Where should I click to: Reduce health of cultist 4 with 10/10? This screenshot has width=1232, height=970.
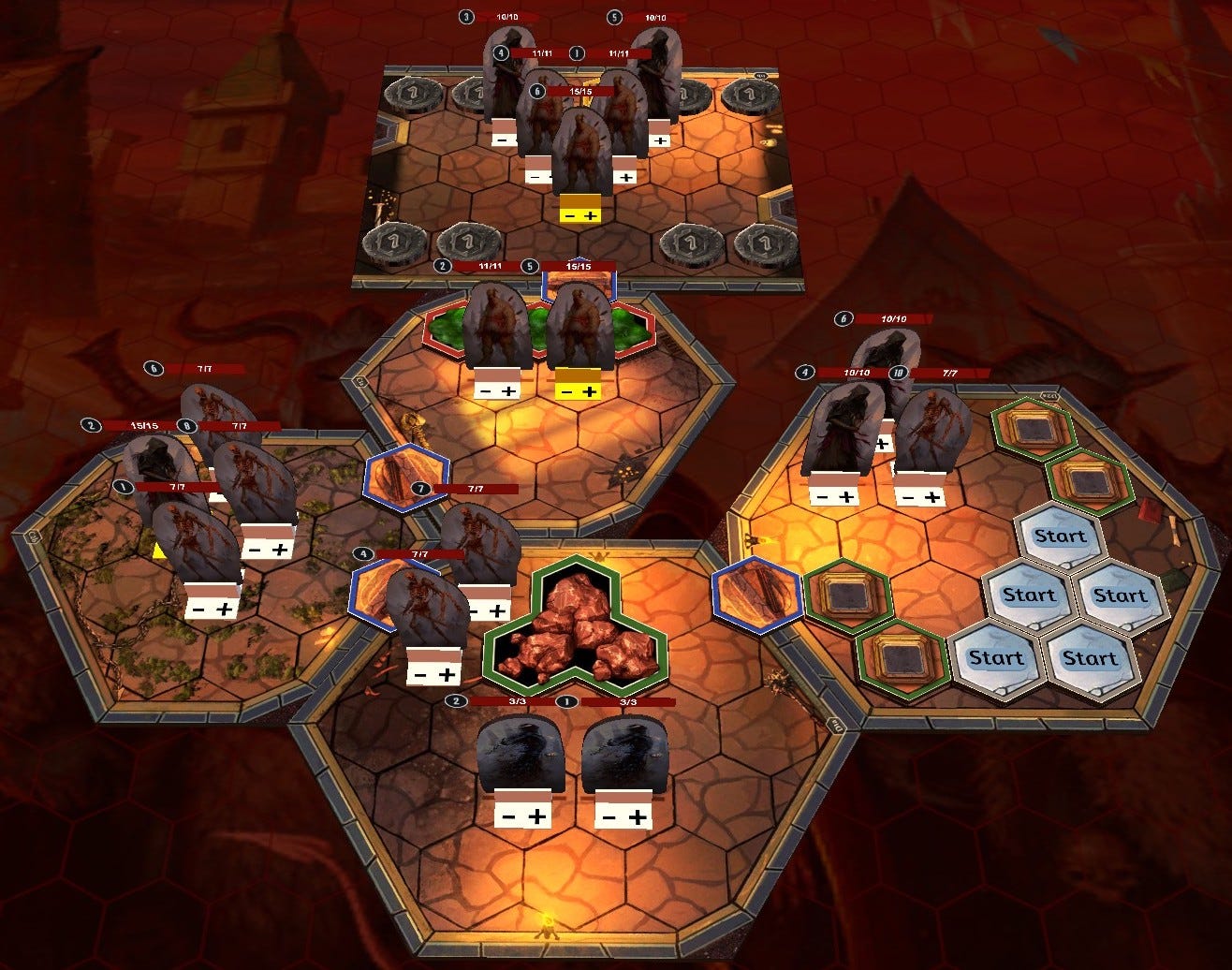click(821, 497)
